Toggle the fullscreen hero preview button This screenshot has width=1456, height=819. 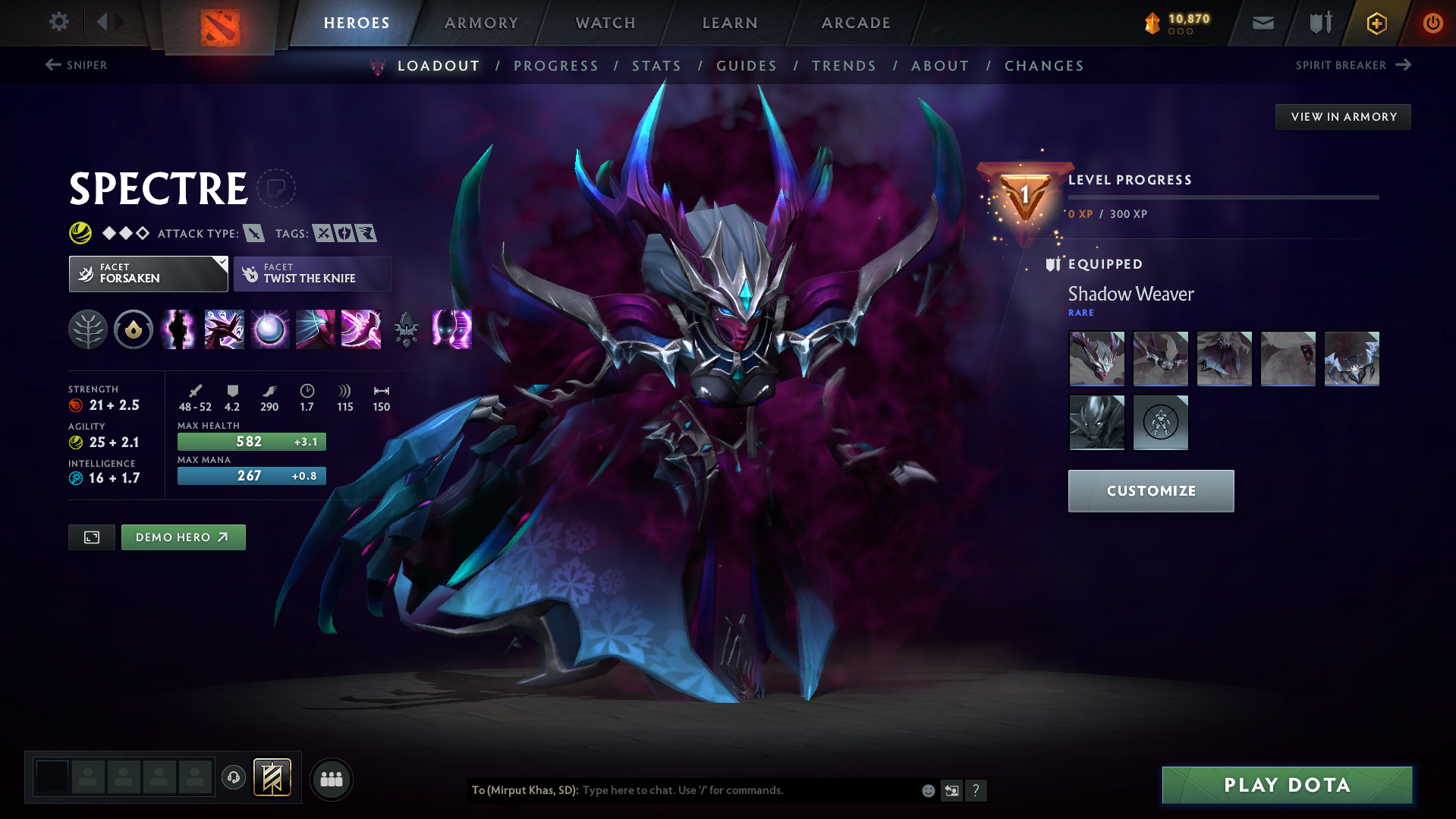91,537
